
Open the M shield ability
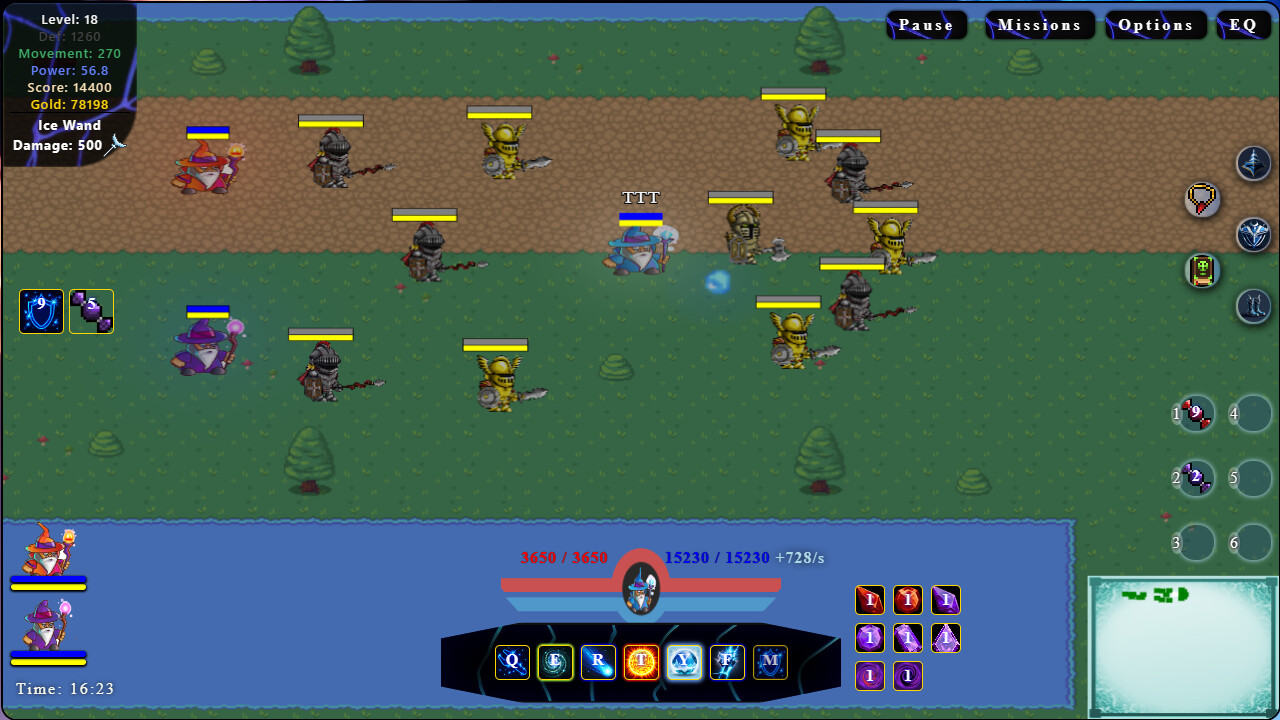tap(770, 662)
